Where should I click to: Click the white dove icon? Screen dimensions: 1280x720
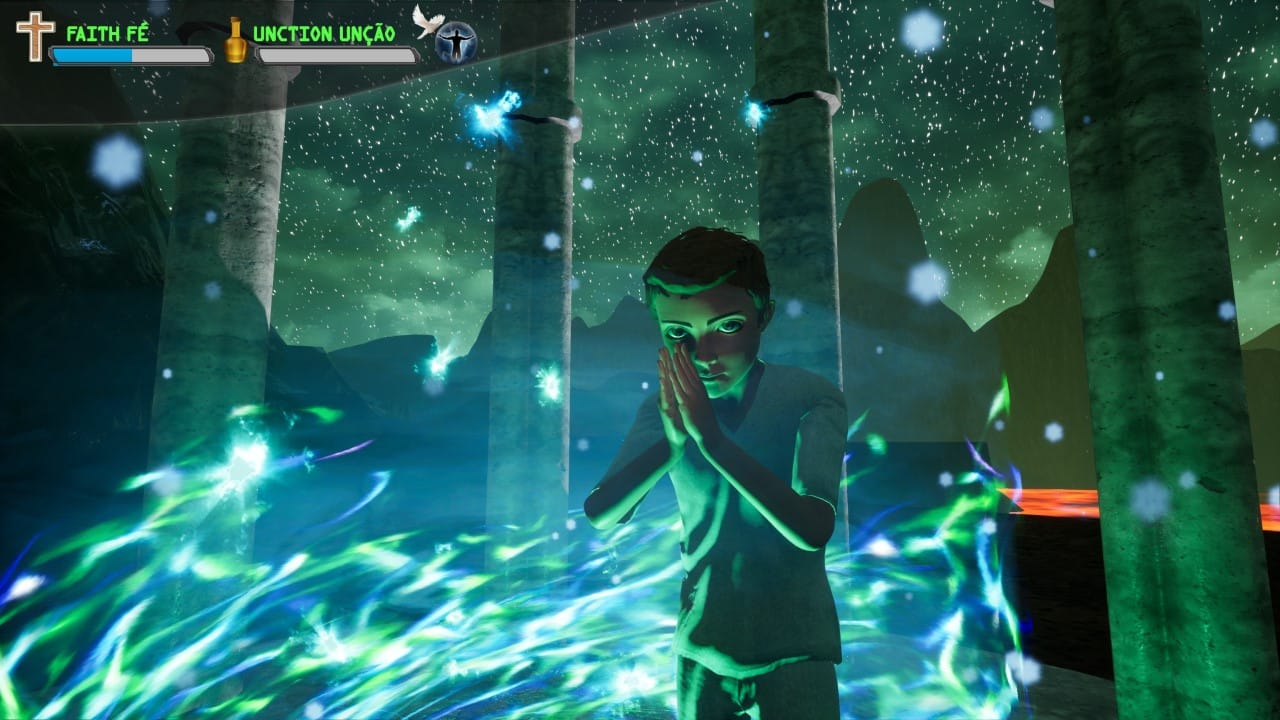pyautogui.click(x=428, y=21)
